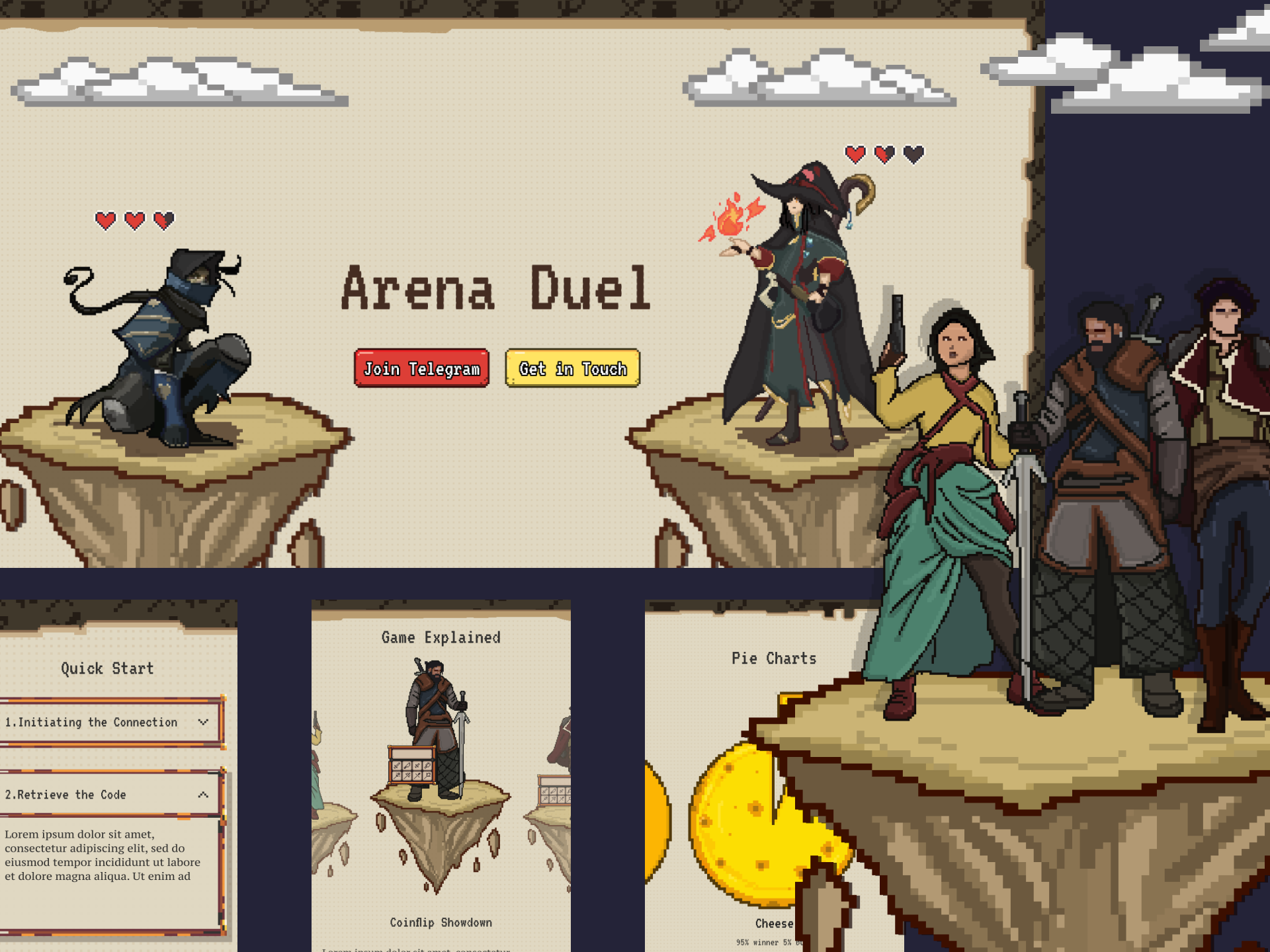The image size is (1270, 952).
Task: Click the yellow 'Get in Touch' button
Action: pos(573,369)
